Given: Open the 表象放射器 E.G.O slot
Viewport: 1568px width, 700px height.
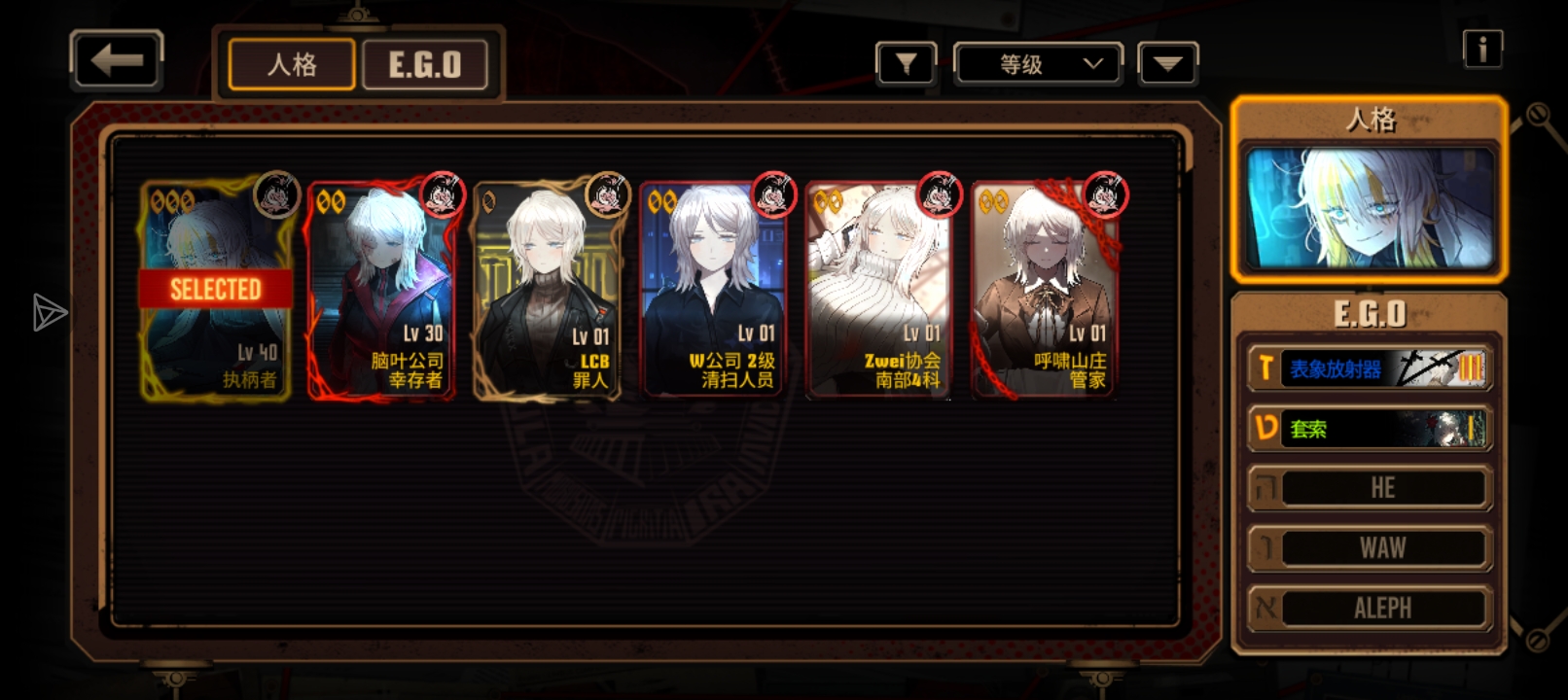Looking at the screenshot, I should [x=1370, y=368].
